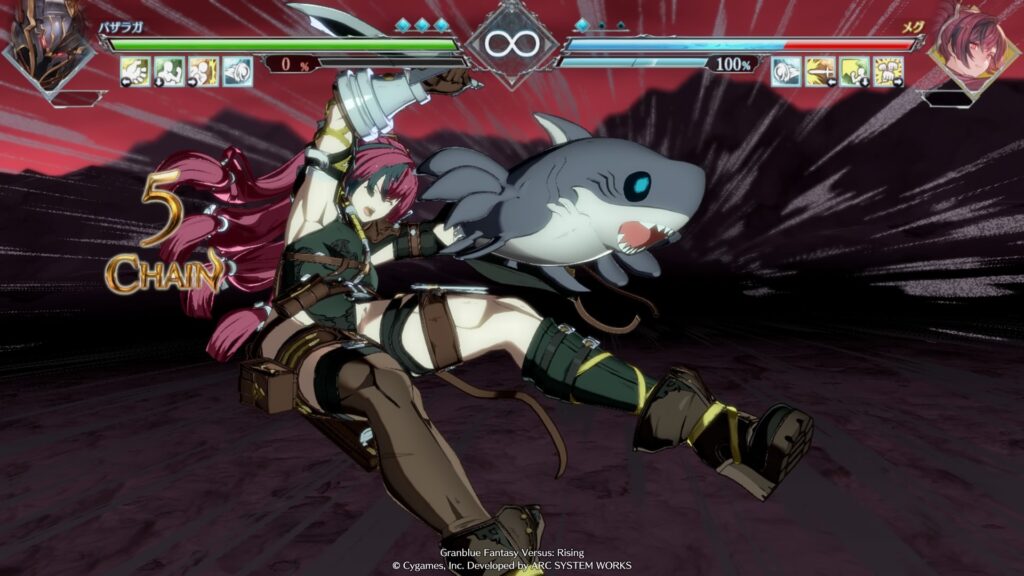Trigger Meg's blue unique action icon
Screen dimensions: 1024x576
[x=786, y=71]
